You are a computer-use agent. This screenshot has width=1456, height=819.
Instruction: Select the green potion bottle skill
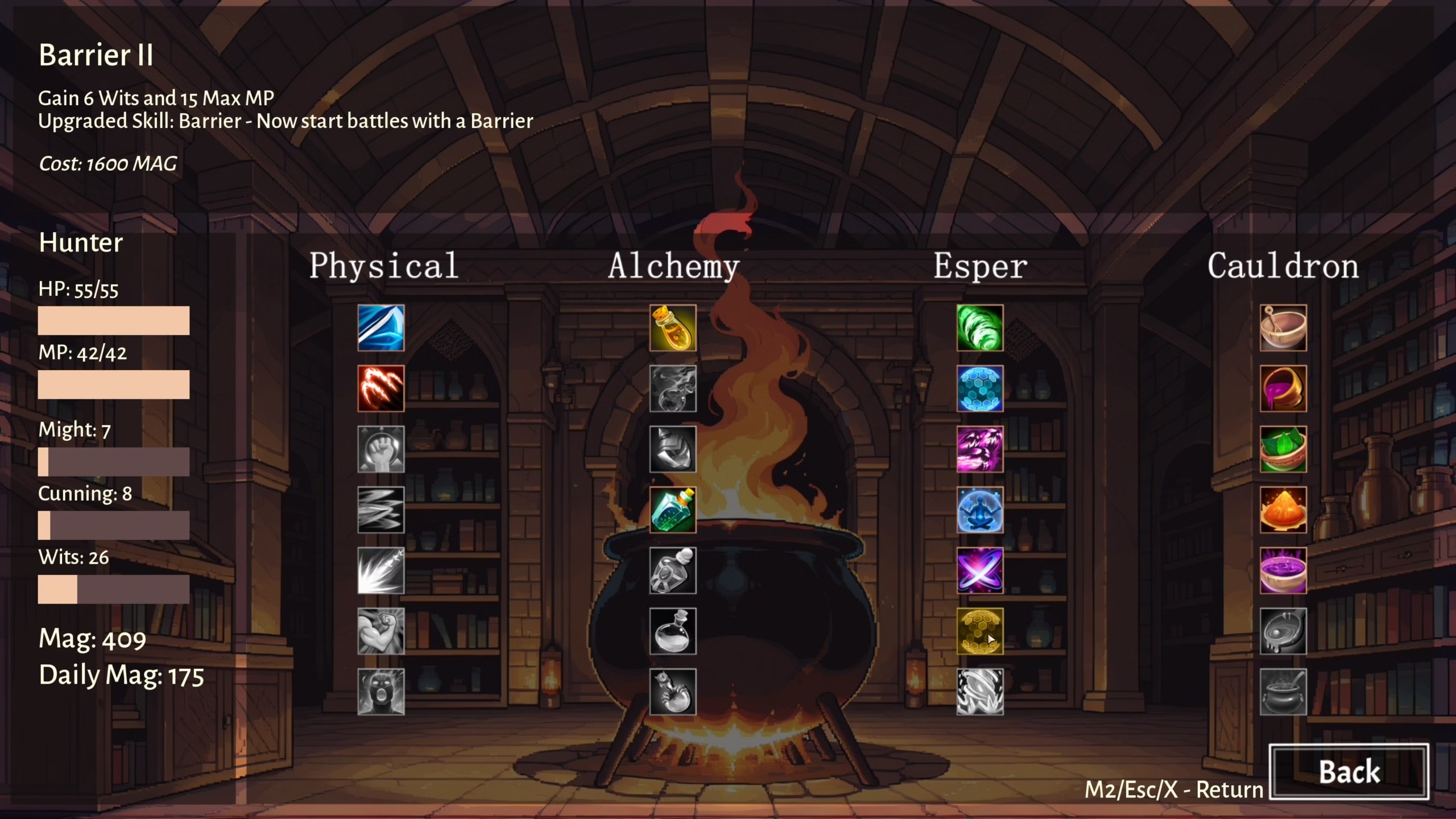pyautogui.click(x=673, y=510)
